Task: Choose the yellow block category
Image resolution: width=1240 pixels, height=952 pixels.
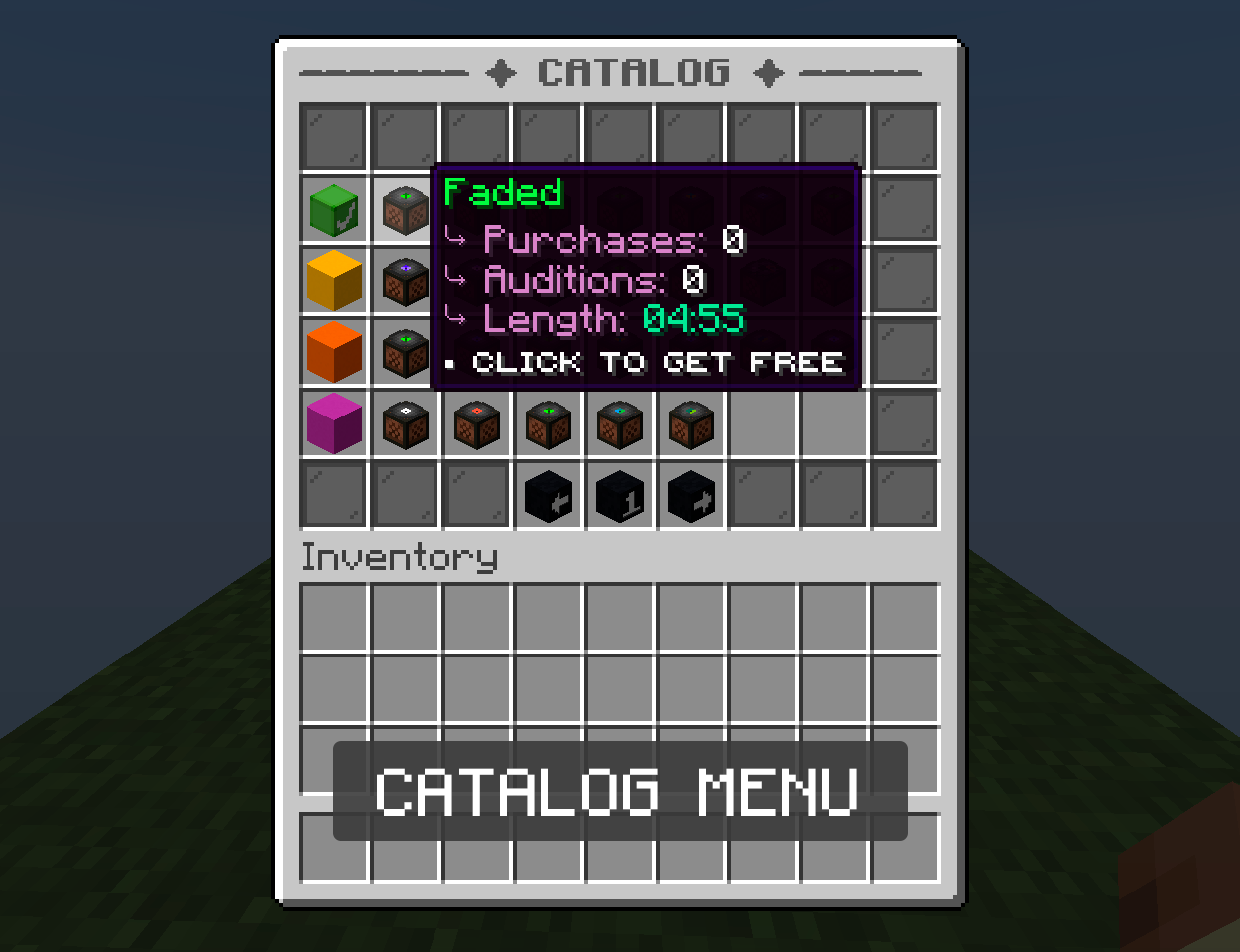Action: (x=334, y=281)
